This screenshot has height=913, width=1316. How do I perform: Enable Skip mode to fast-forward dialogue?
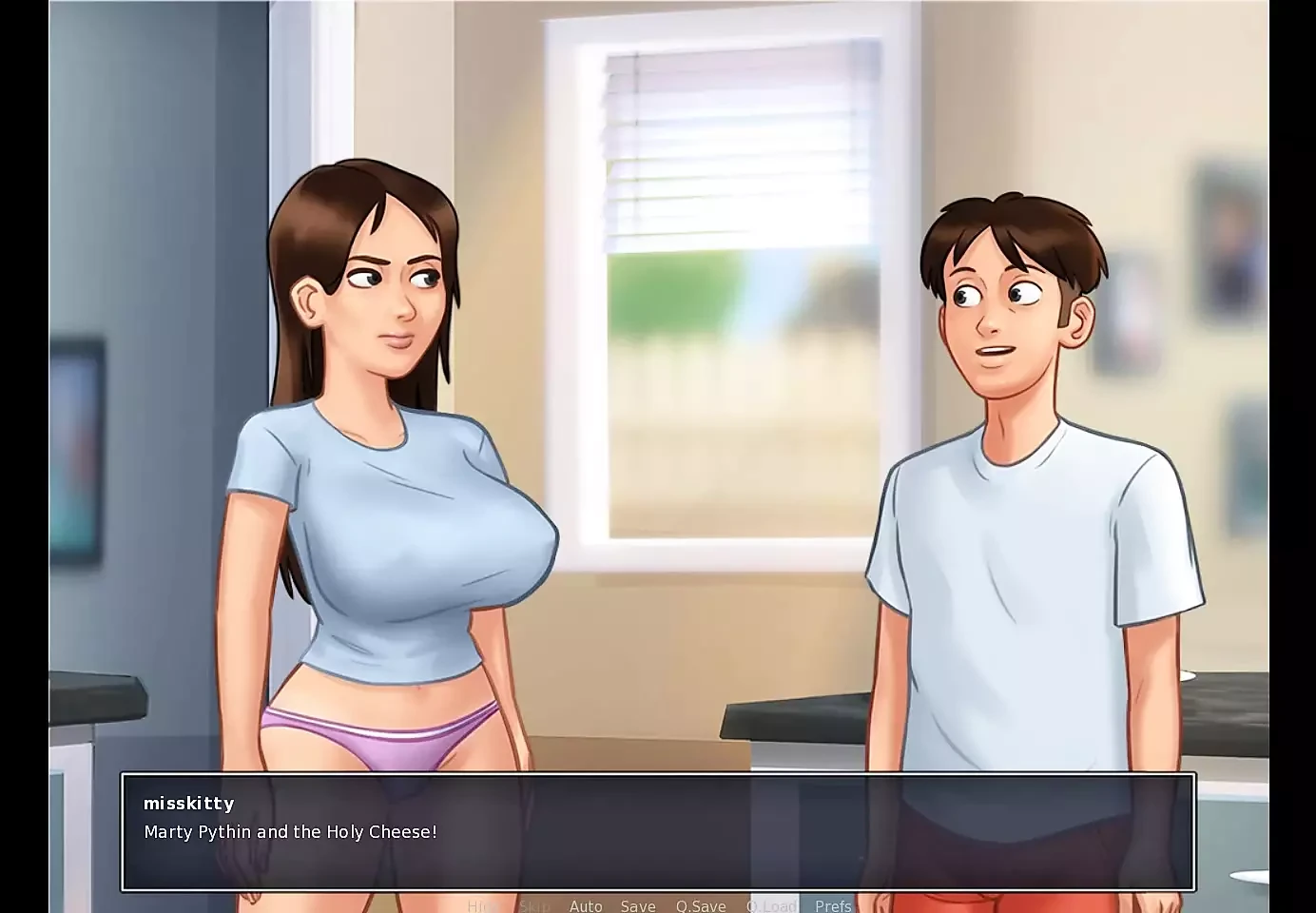[x=536, y=905]
